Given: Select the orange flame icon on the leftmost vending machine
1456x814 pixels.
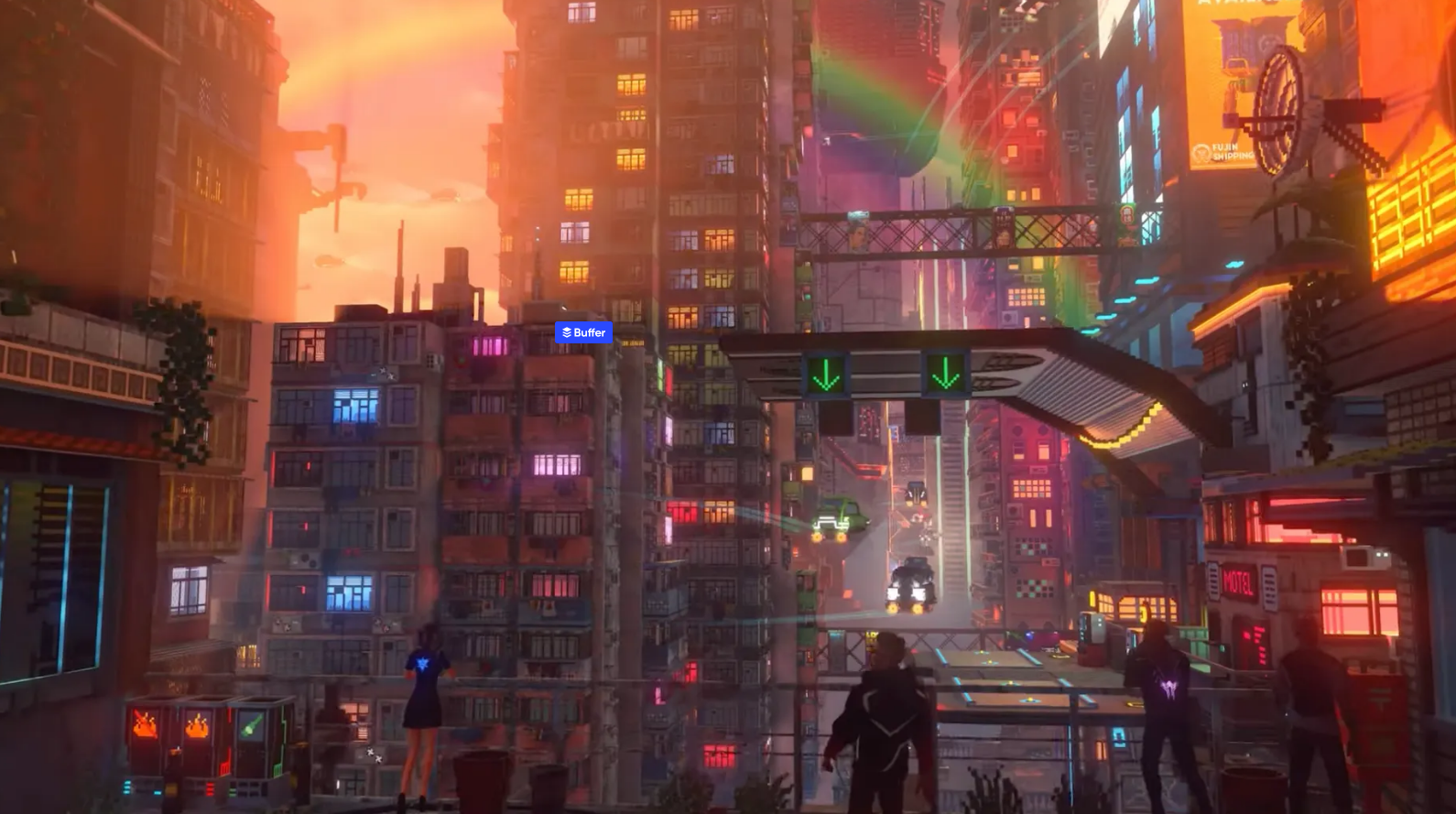Looking at the screenshot, I should 145,724.
